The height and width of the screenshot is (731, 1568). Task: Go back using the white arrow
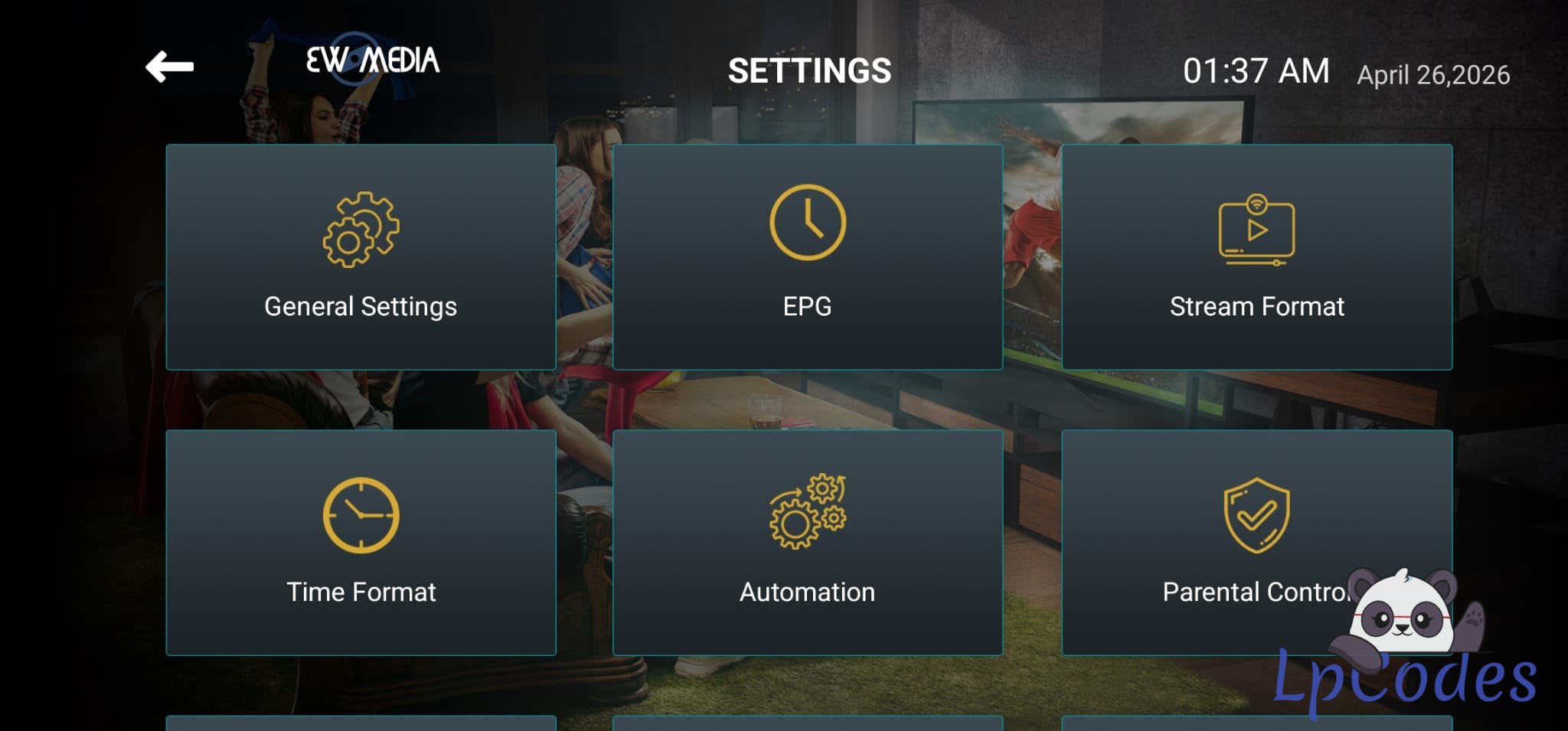[x=169, y=67]
